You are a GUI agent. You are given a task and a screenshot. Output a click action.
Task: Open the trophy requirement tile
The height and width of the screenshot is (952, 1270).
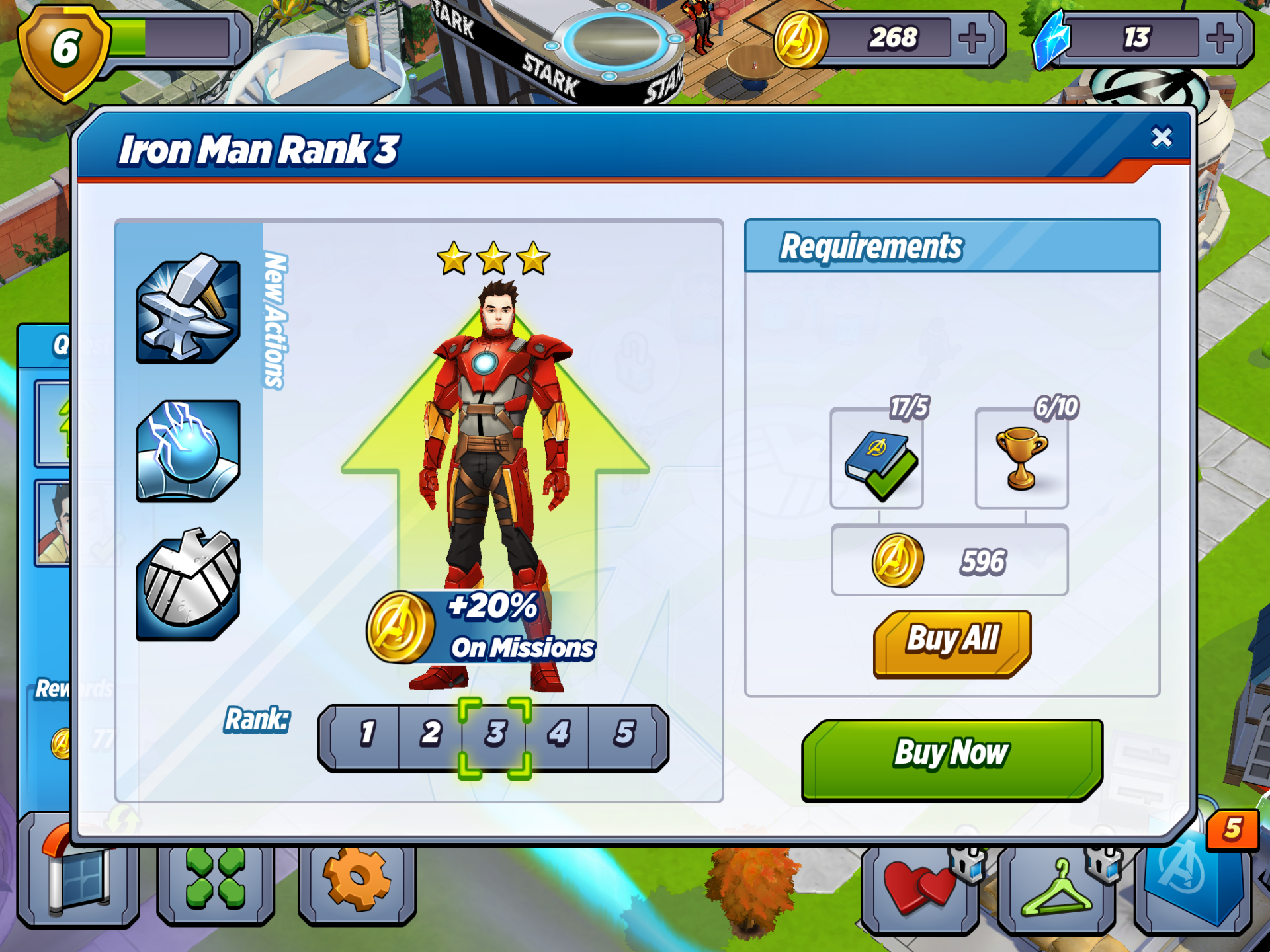[1021, 459]
